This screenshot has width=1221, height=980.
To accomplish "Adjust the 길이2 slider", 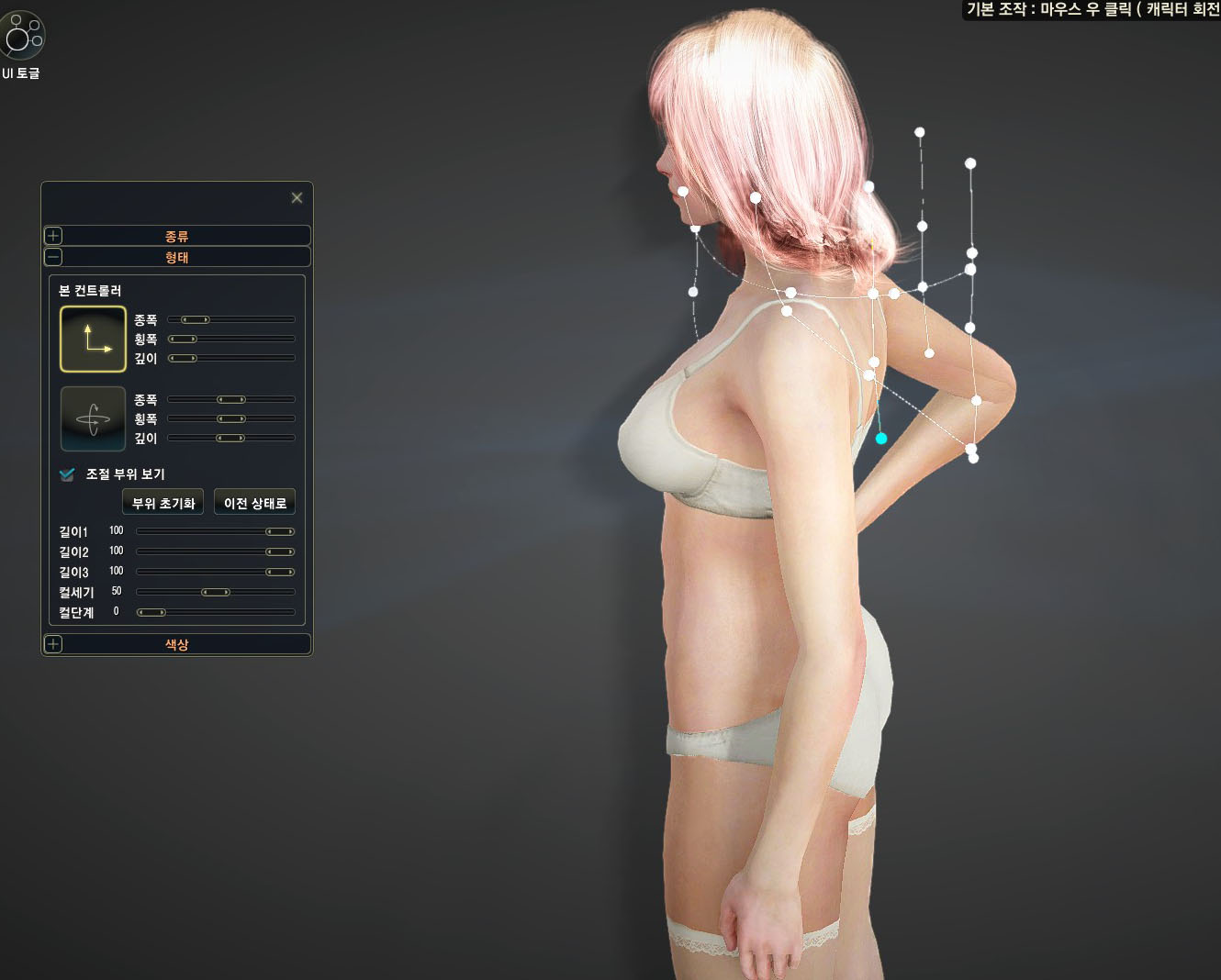I will pos(280,551).
